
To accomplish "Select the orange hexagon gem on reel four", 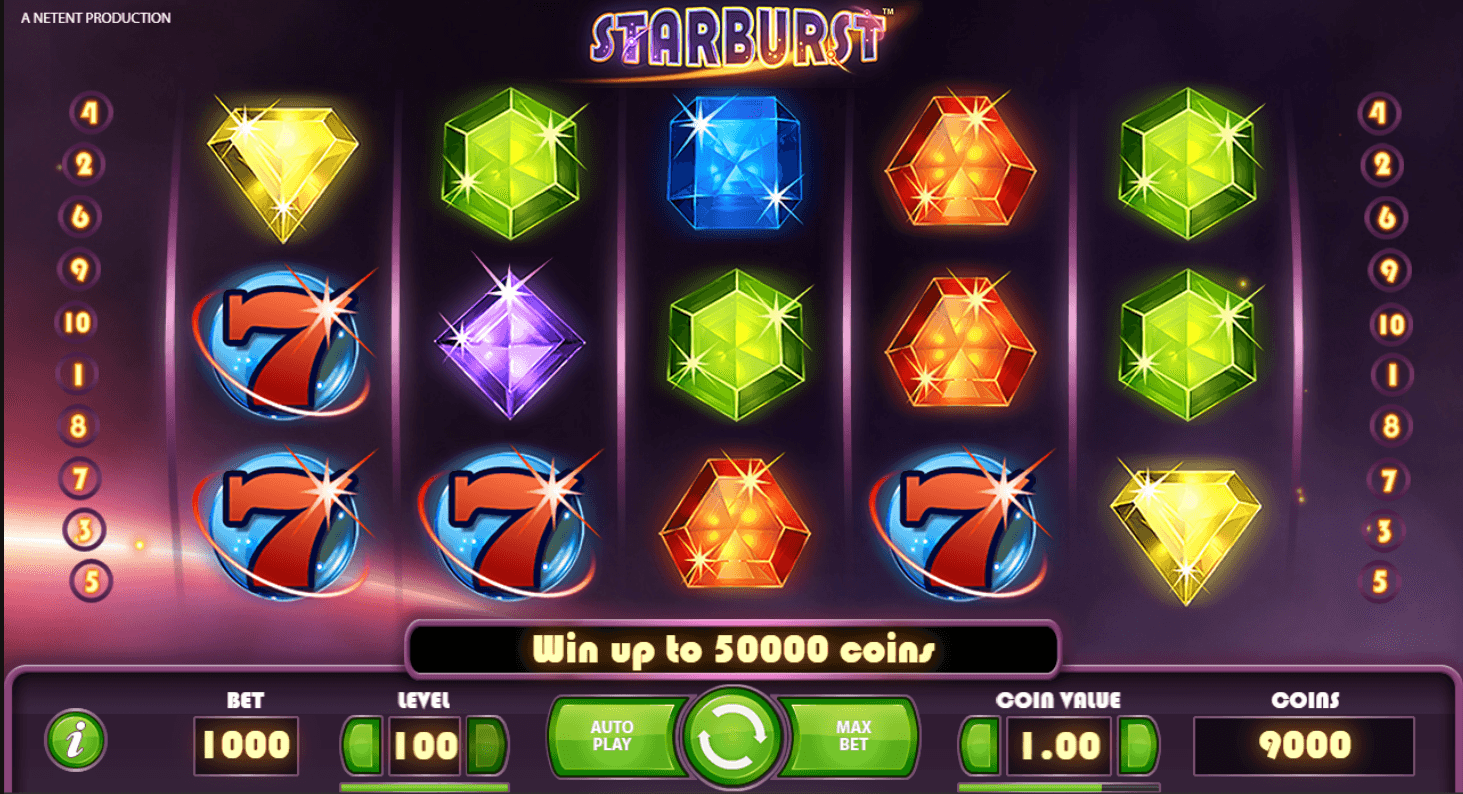I will click(962, 340).
